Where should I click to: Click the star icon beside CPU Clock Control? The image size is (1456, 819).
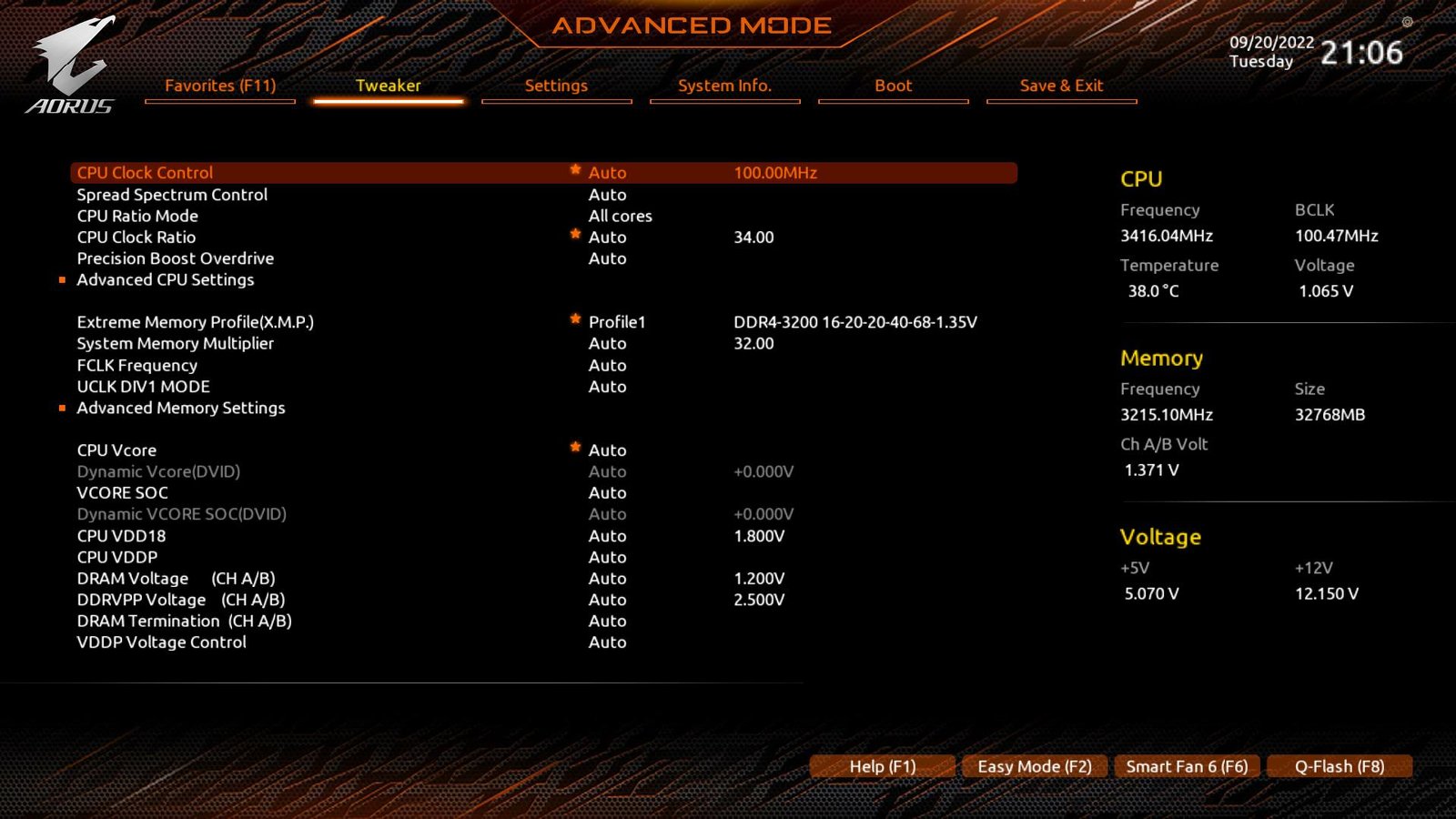(575, 170)
